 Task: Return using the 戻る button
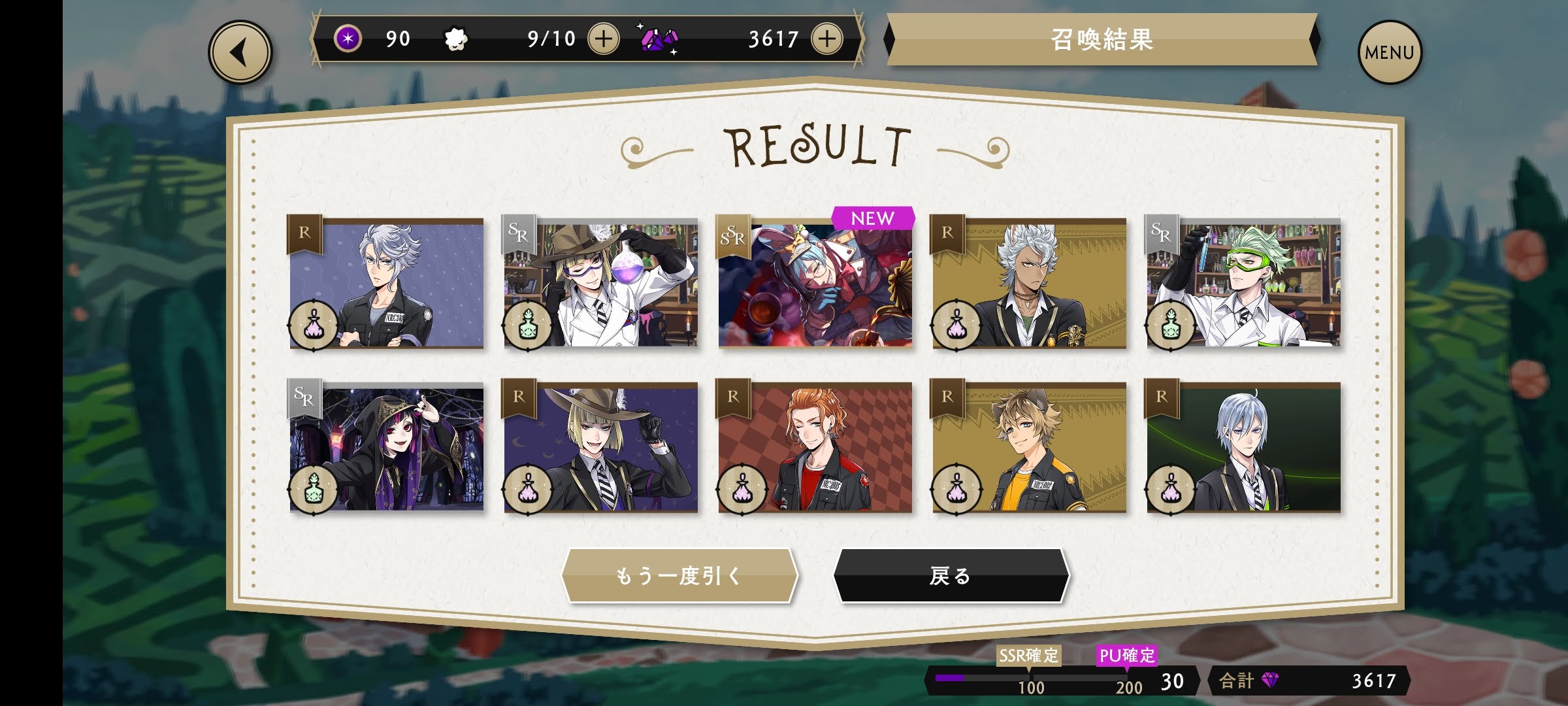click(951, 575)
